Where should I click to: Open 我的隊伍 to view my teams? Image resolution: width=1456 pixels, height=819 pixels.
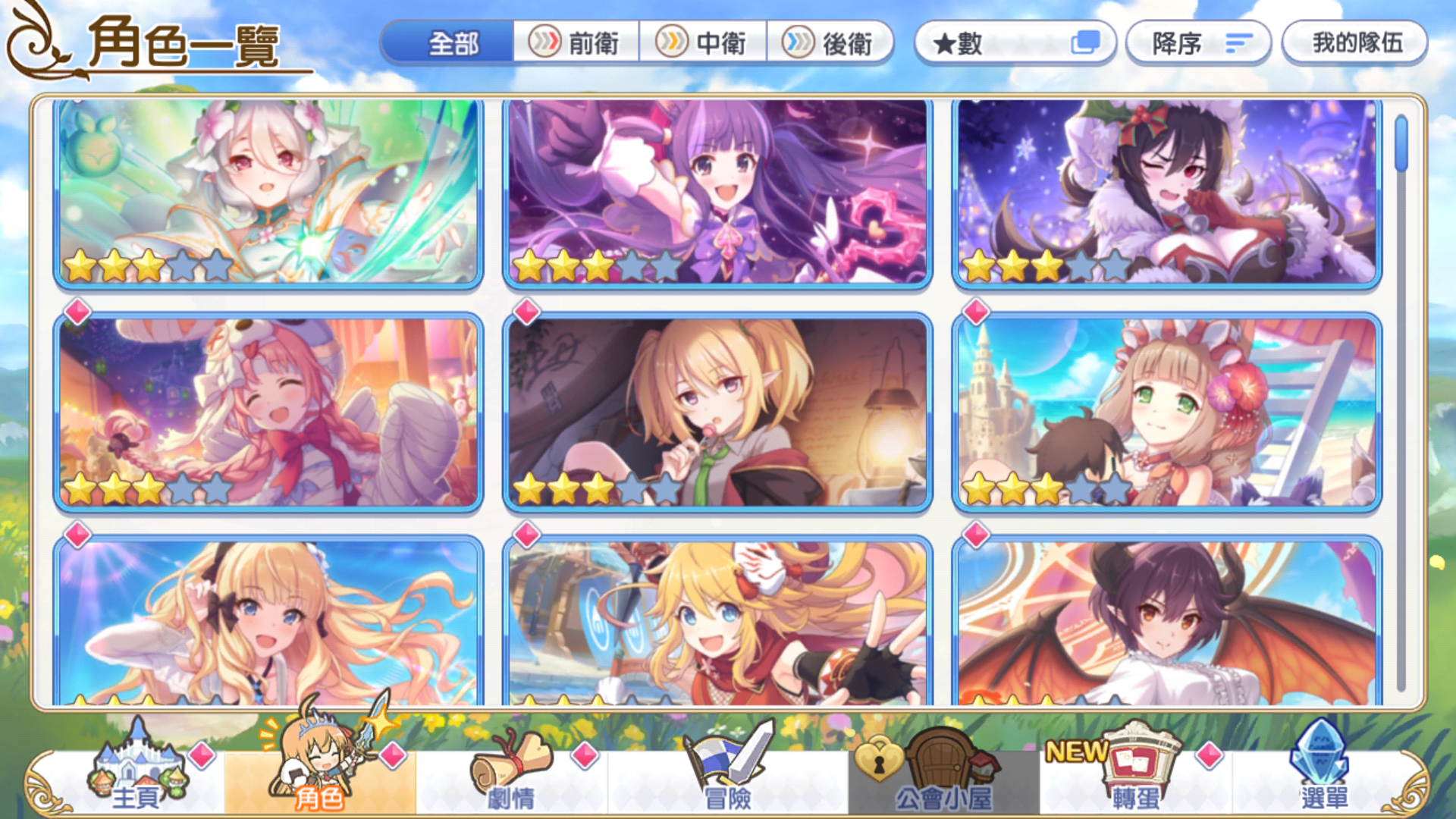point(1354,43)
